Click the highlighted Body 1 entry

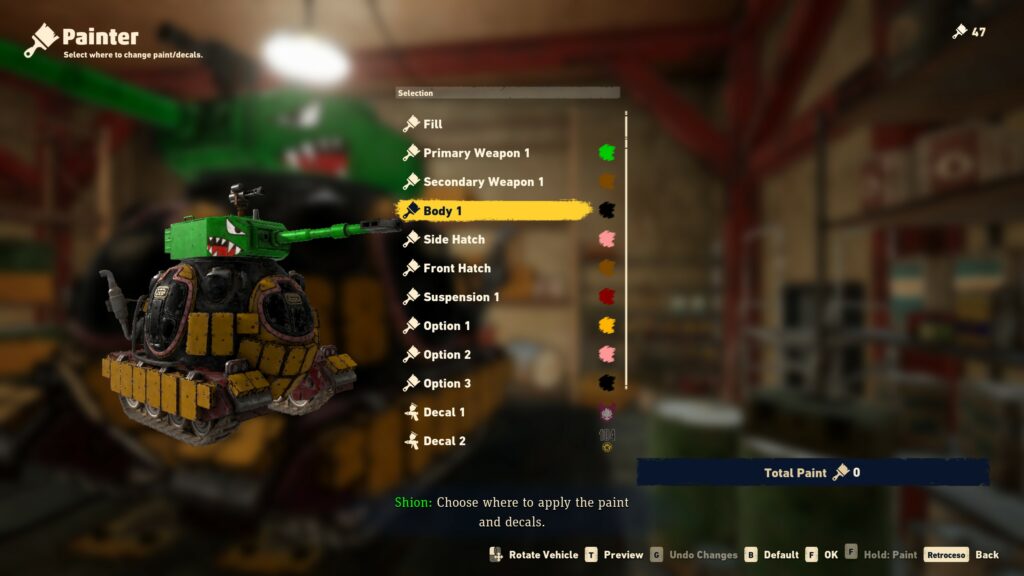pyautogui.click(x=442, y=211)
